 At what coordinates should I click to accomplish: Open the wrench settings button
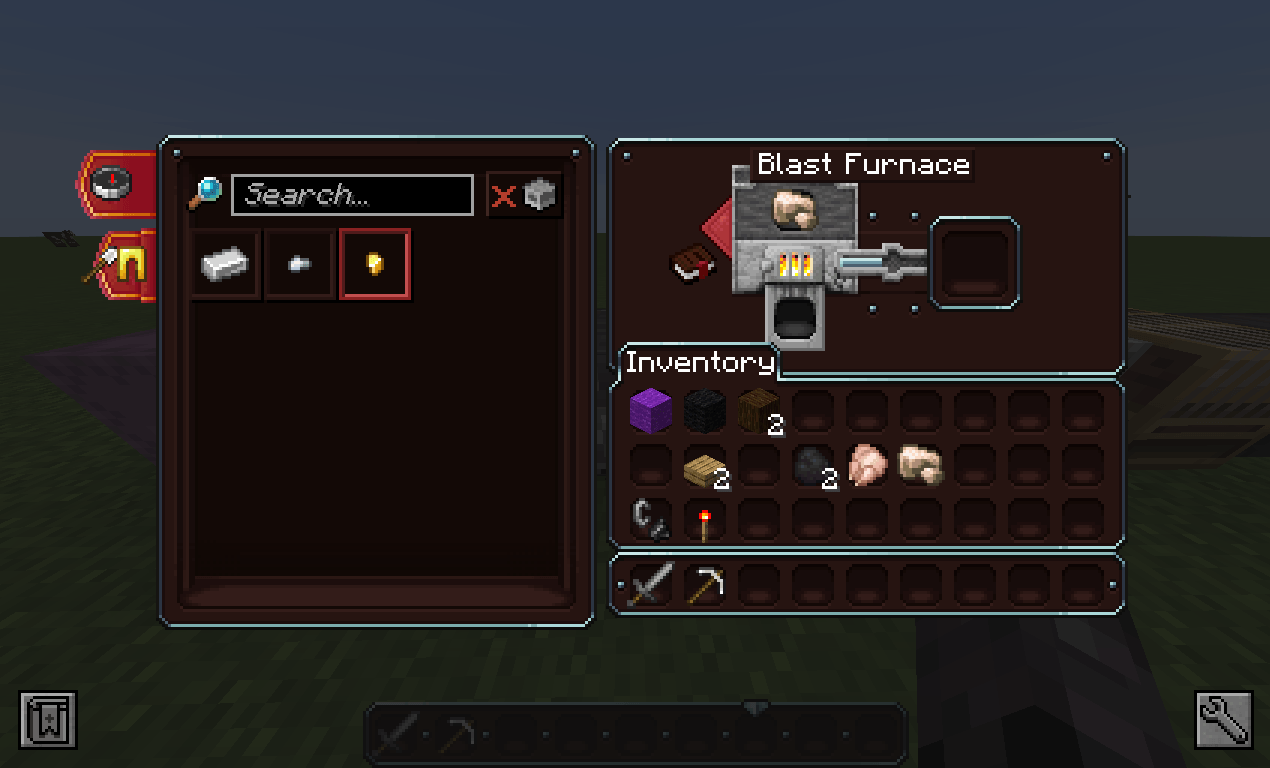(x=1223, y=718)
